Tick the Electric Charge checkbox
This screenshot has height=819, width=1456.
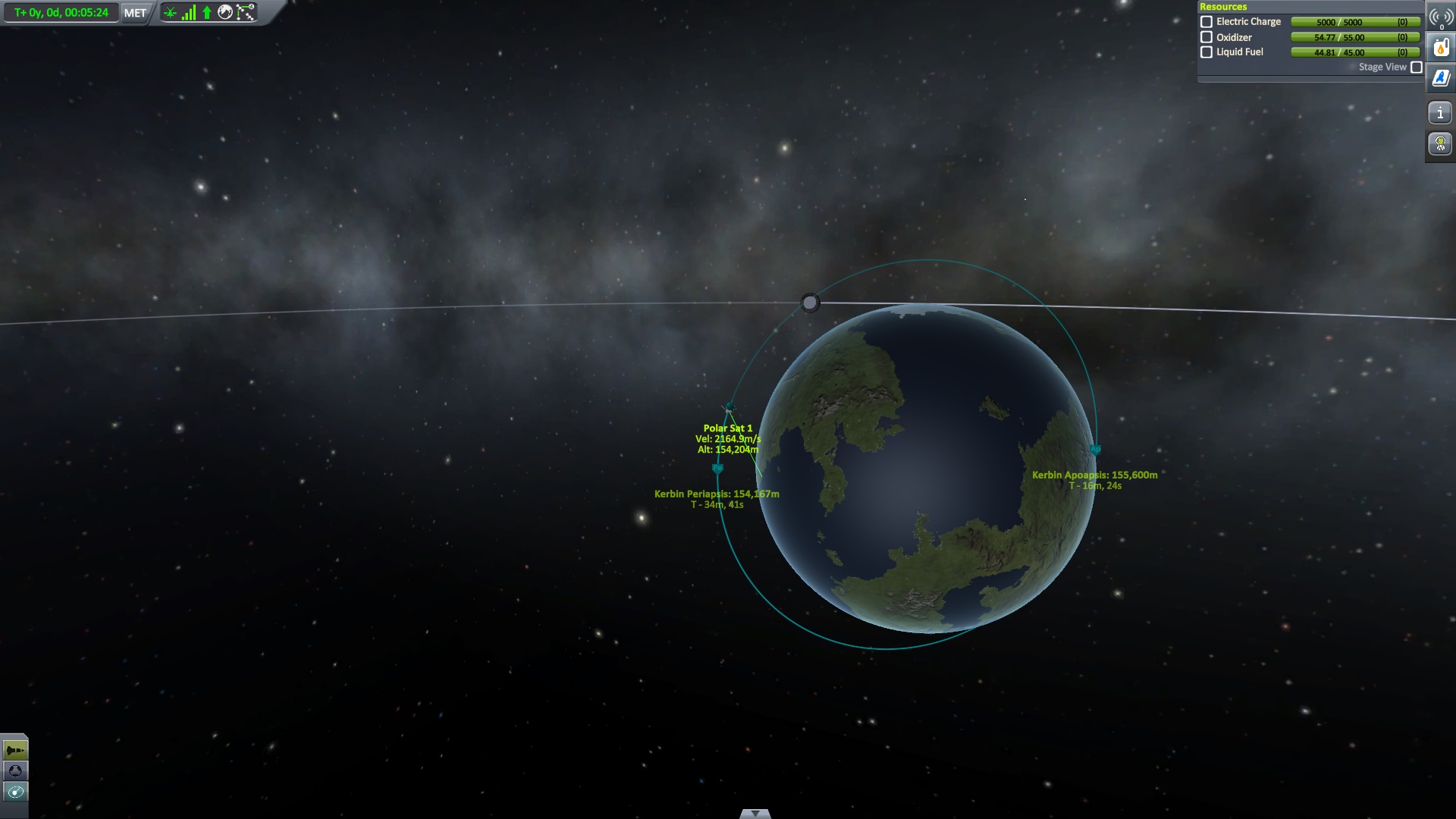pos(1207,22)
